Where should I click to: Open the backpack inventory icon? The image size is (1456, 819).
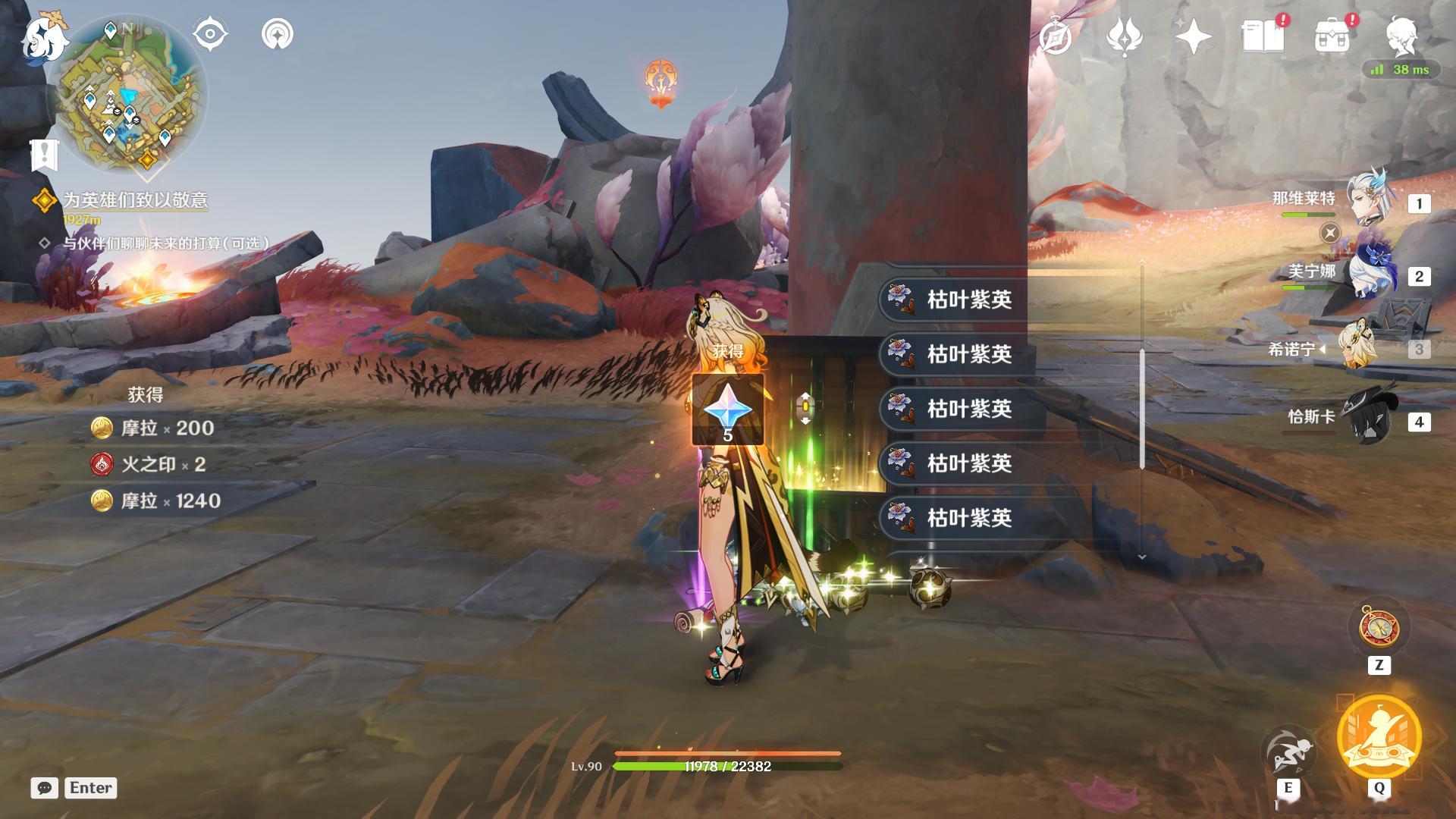1332,36
